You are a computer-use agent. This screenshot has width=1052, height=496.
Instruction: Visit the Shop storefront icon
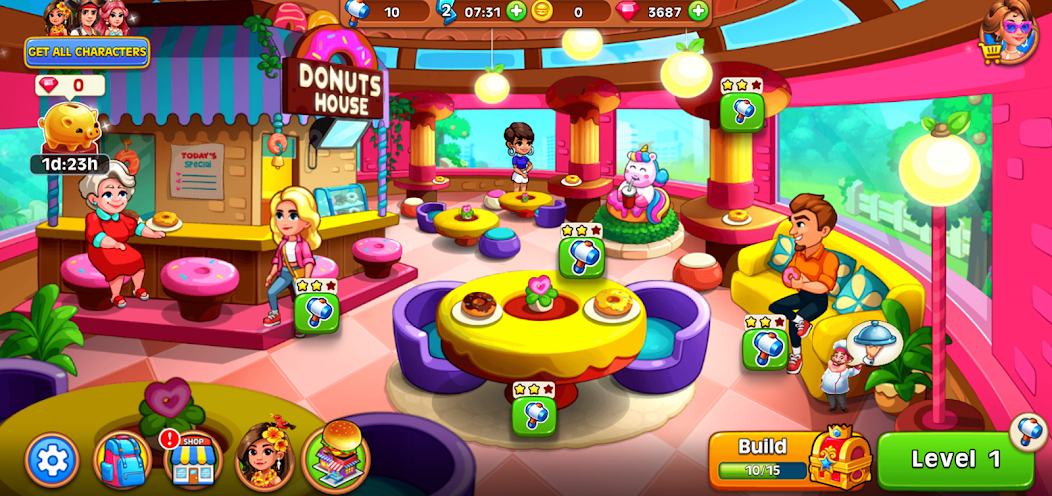193,461
